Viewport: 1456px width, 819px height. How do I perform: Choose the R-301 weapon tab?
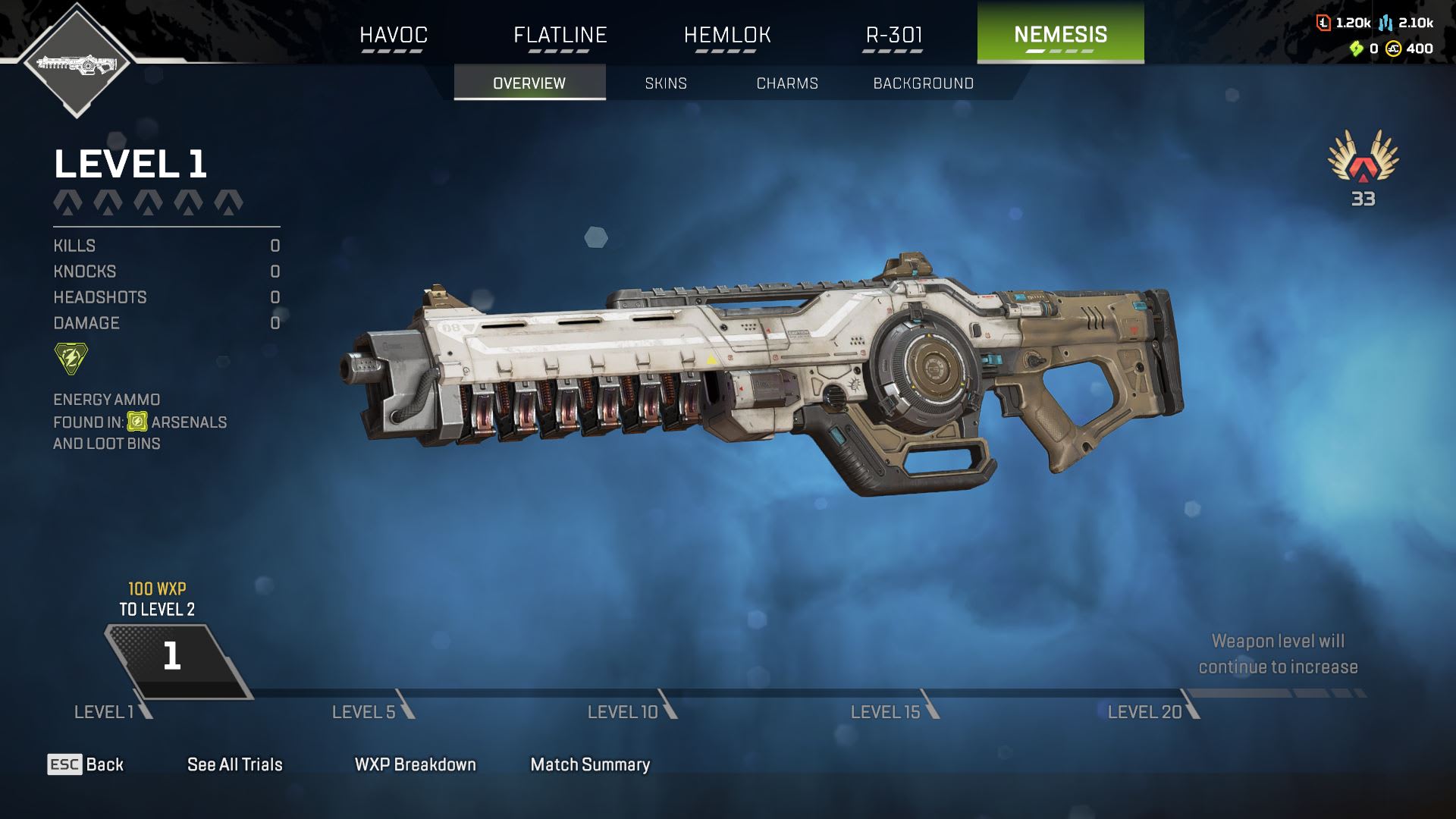pos(893,35)
